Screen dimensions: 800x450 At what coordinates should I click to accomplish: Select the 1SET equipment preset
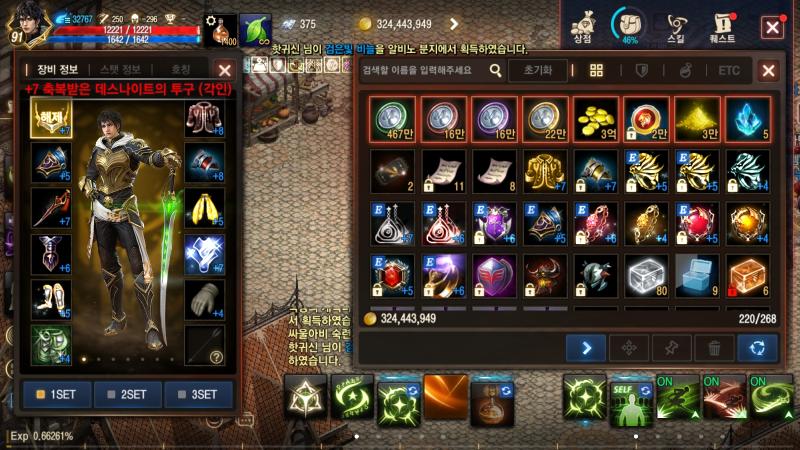57,394
